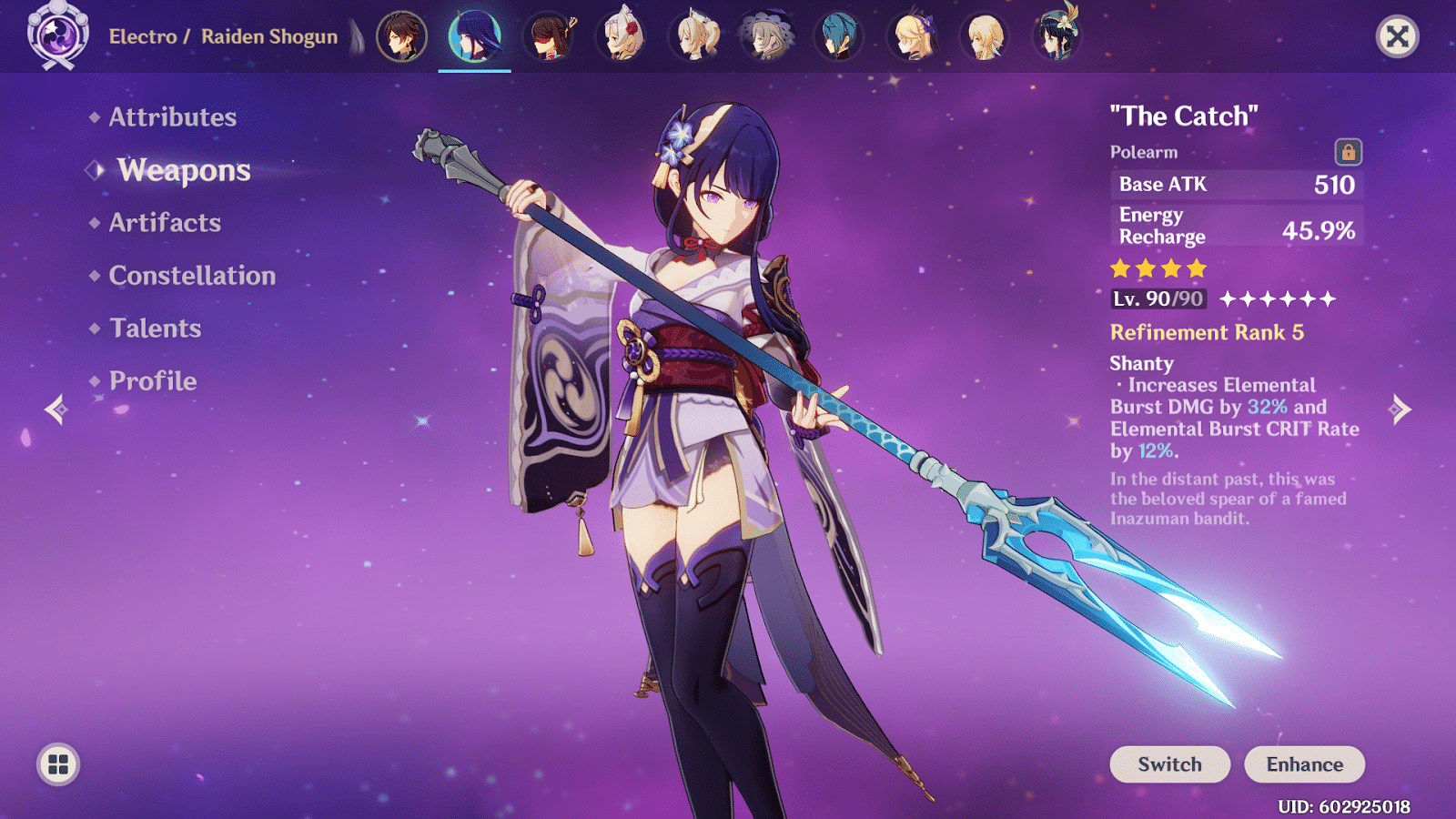Go to the Artifacts section
Viewport: 1456px width, 819px height.
click(165, 223)
